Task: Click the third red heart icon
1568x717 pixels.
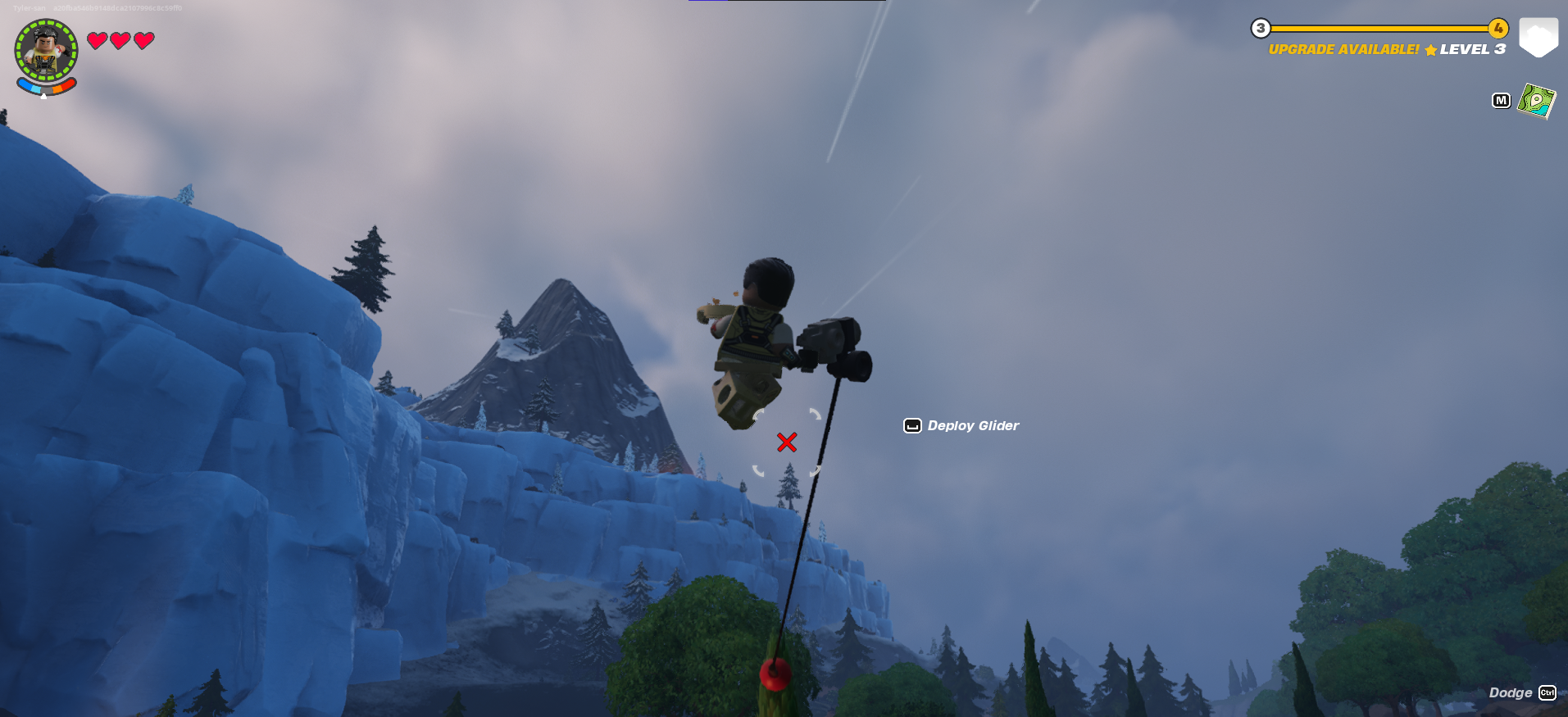Action: pyautogui.click(x=143, y=39)
